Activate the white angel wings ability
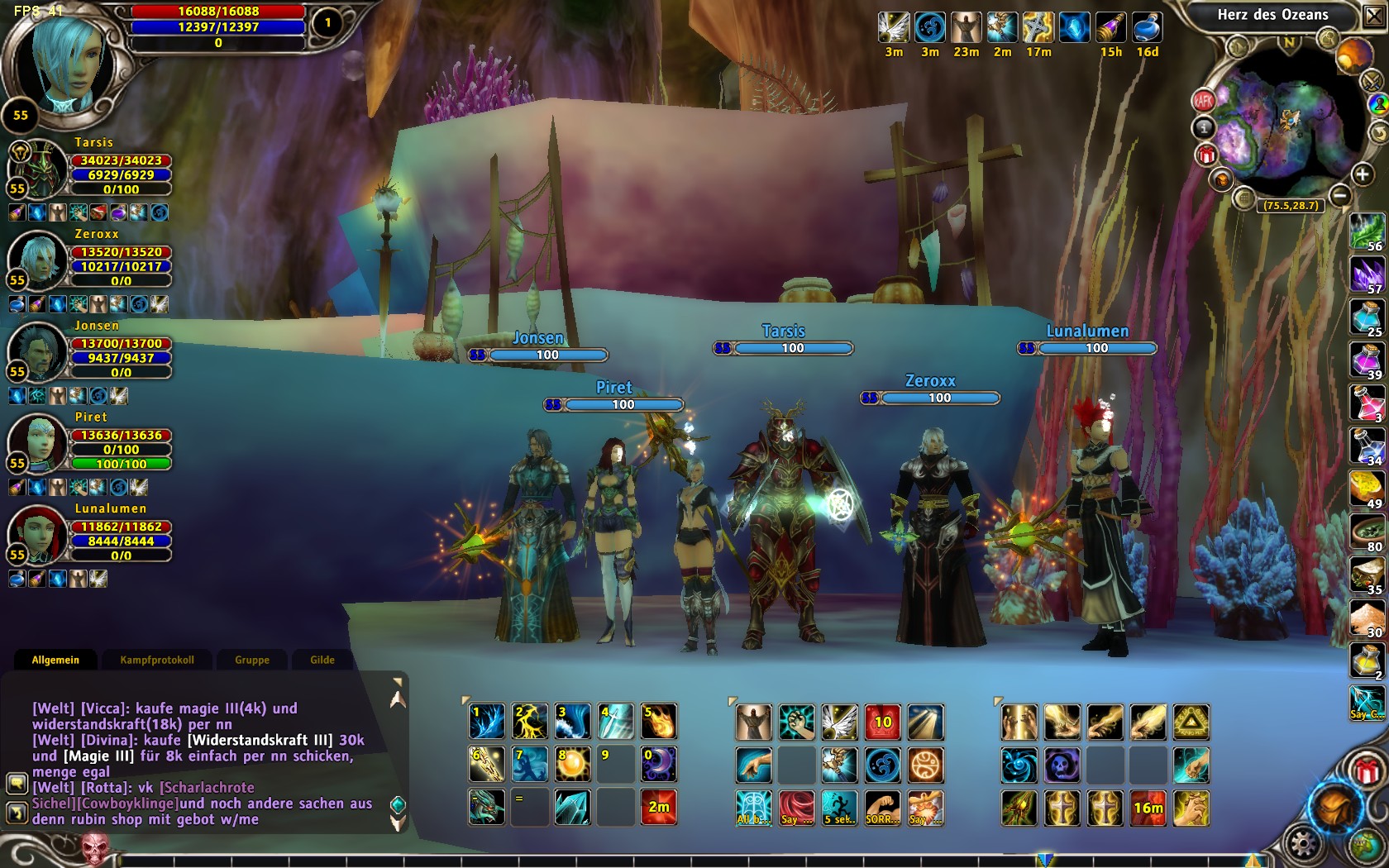The width and height of the screenshot is (1389, 868). pos(839,722)
